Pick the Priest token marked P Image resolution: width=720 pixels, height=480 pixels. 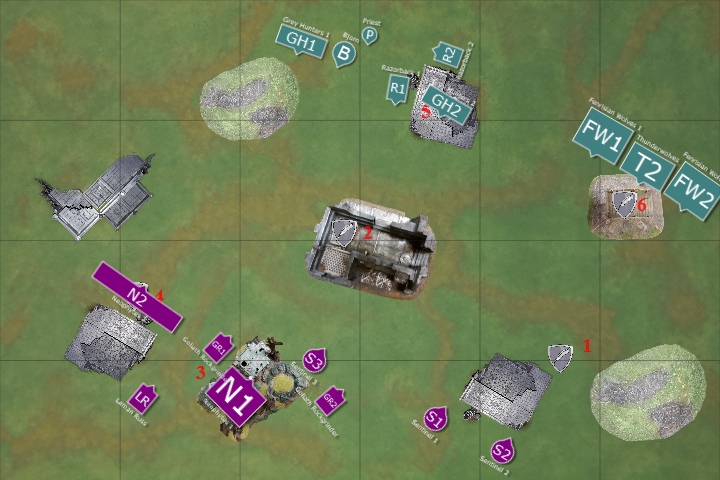[x=370, y=36]
